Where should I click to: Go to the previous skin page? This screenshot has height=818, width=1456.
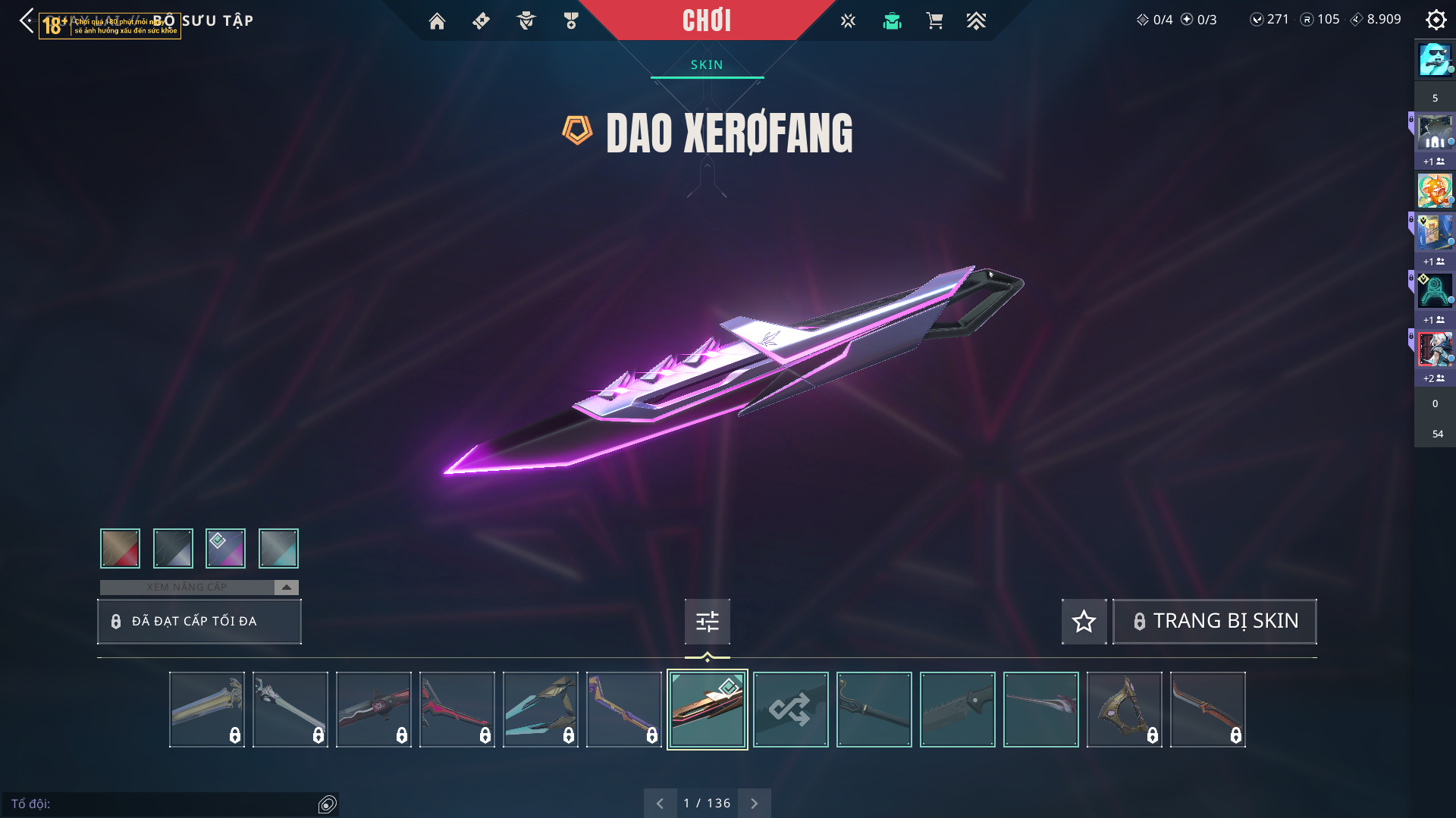pyautogui.click(x=660, y=803)
